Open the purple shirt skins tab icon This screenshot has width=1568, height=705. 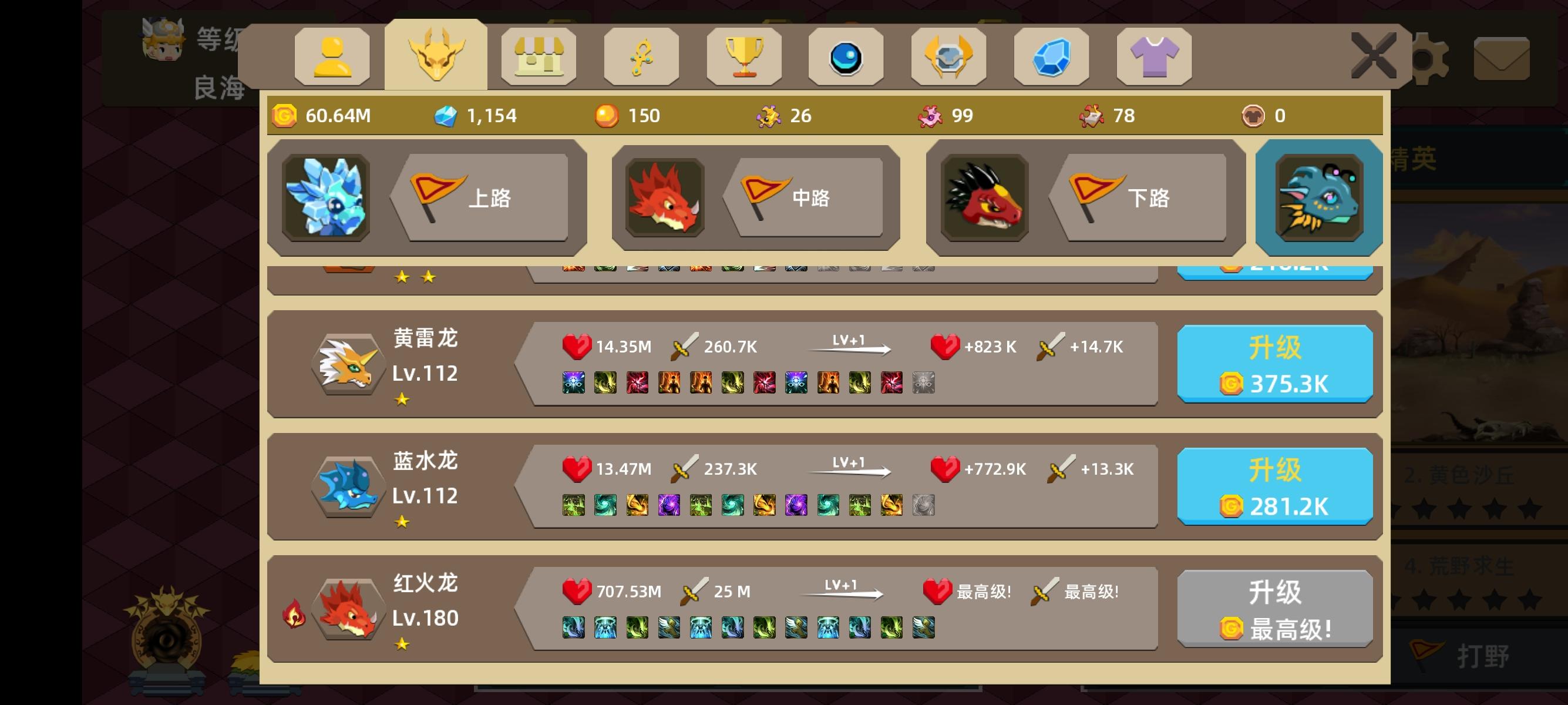coord(1154,56)
